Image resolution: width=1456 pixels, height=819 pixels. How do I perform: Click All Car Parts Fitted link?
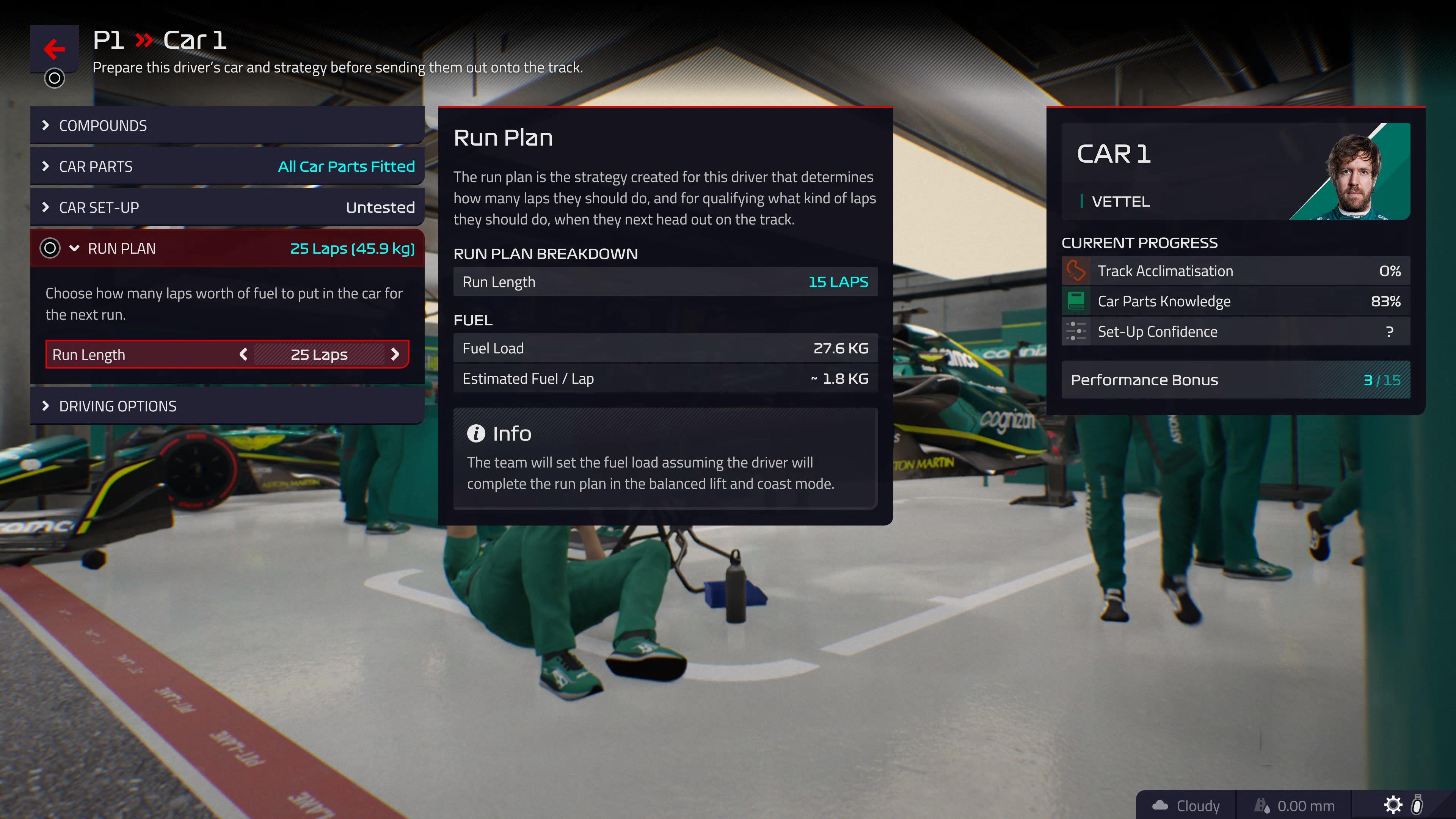pos(345,166)
